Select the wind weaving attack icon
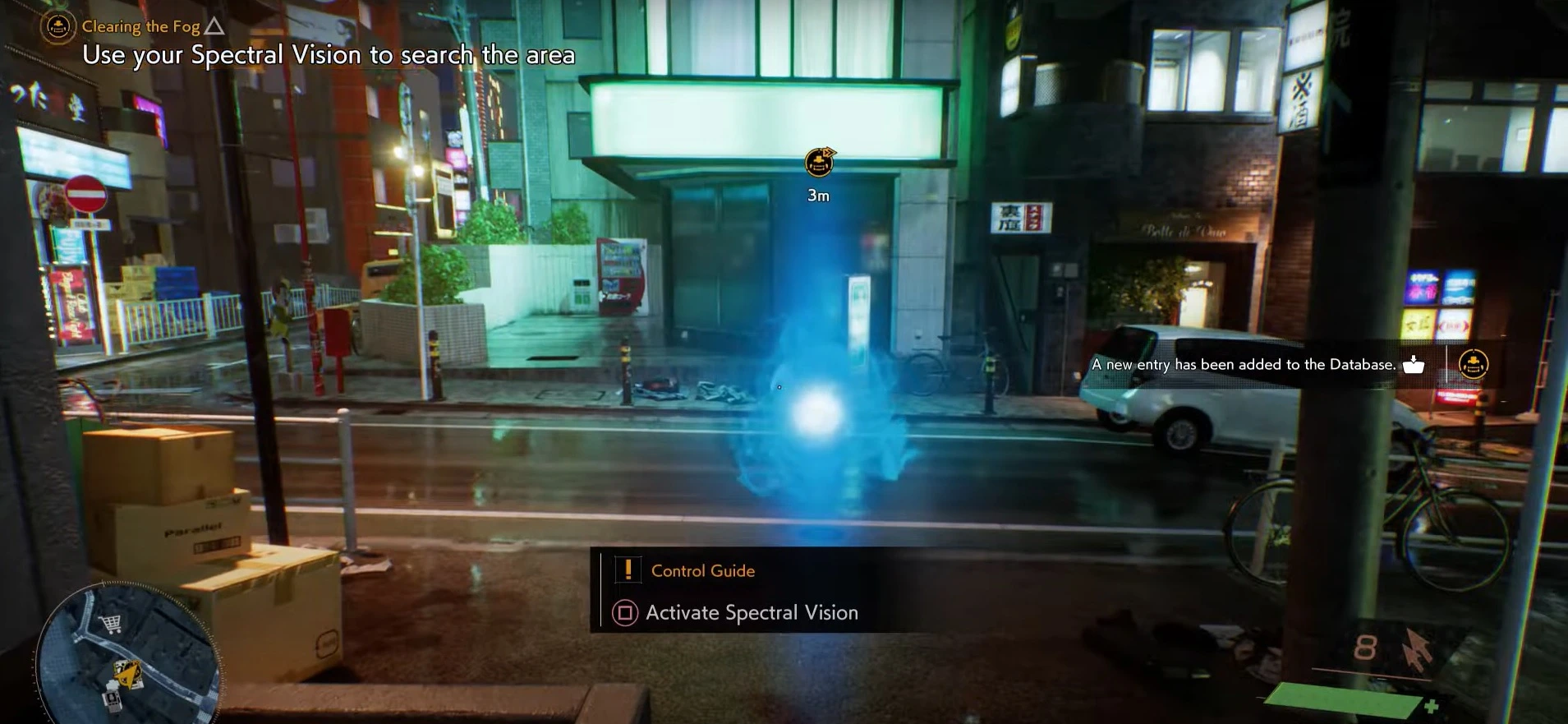1568x724 pixels. (x=1416, y=648)
